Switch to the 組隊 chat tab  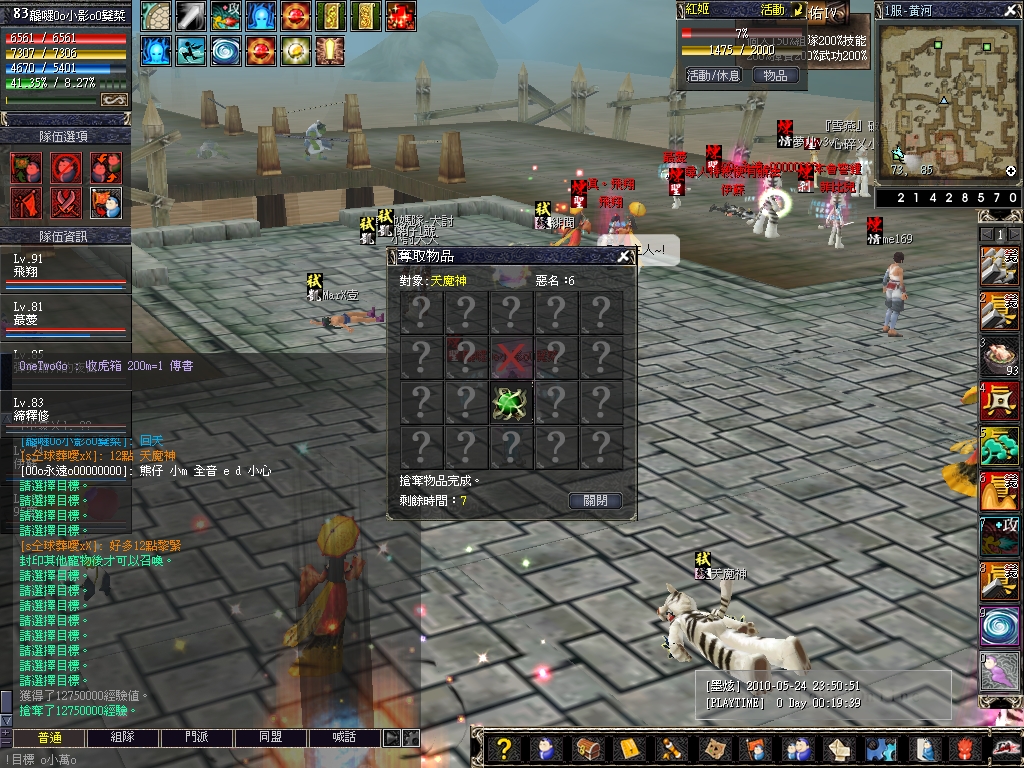coord(123,737)
